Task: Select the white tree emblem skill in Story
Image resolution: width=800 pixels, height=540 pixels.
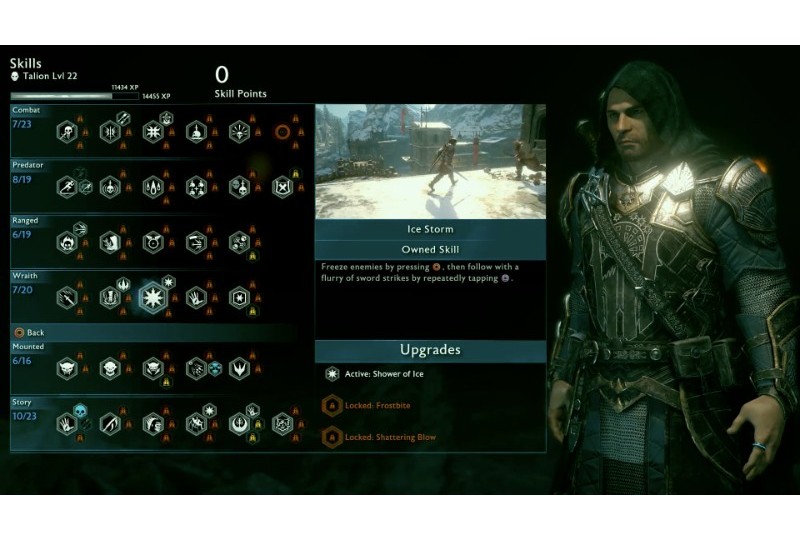Action: [x=239, y=423]
